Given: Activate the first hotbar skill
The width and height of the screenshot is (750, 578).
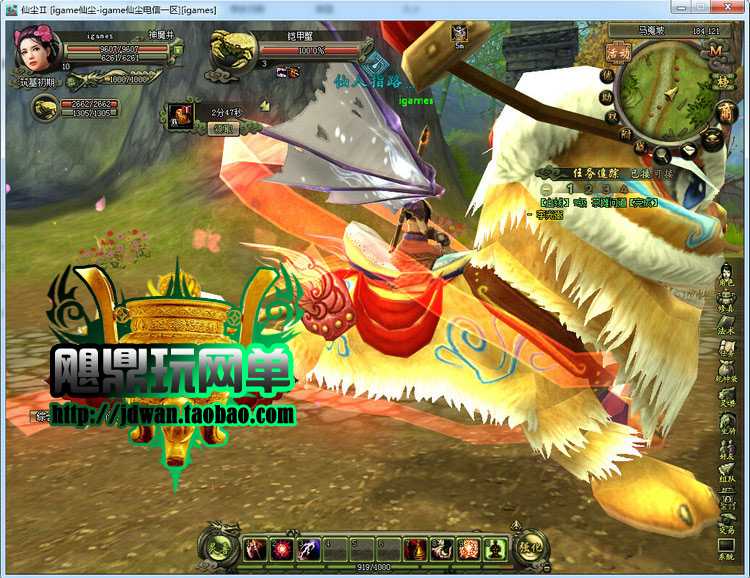Looking at the screenshot, I should [256, 548].
